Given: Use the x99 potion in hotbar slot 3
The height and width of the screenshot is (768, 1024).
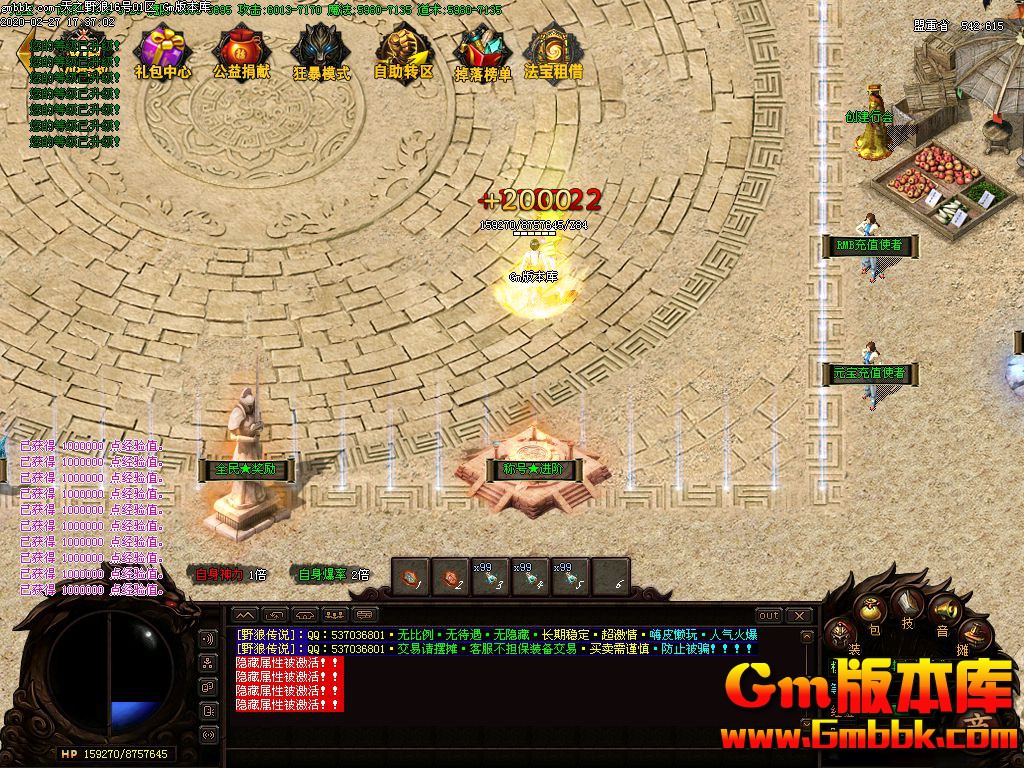Looking at the screenshot, I should (490, 576).
